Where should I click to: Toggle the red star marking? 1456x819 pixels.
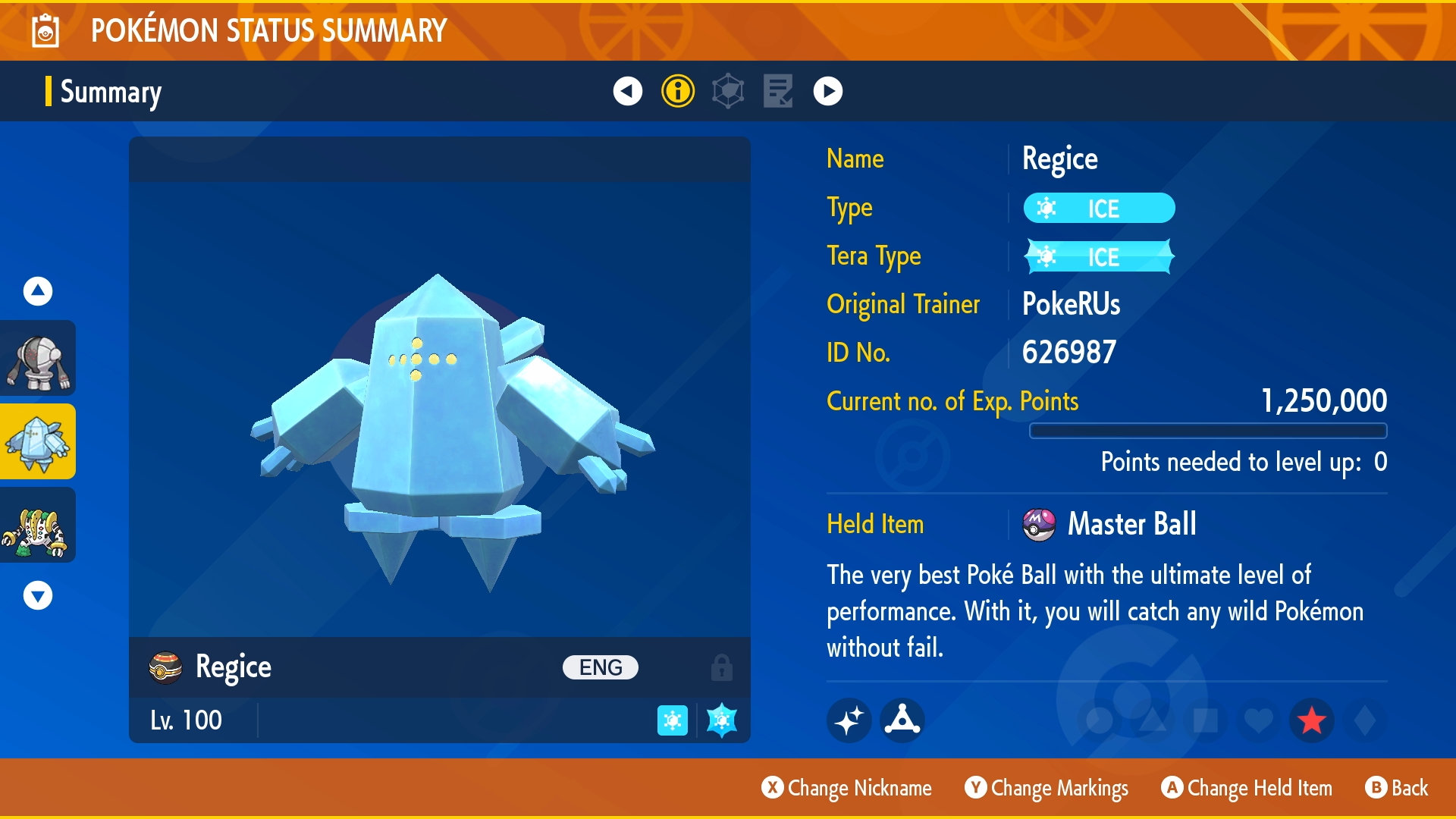coord(1310,720)
